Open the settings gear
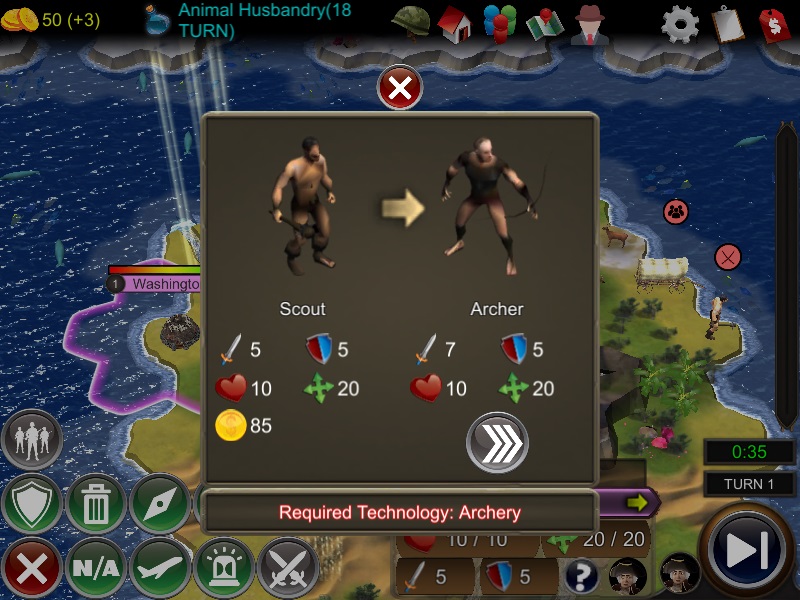This screenshot has width=800, height=600. pos(680,23)
